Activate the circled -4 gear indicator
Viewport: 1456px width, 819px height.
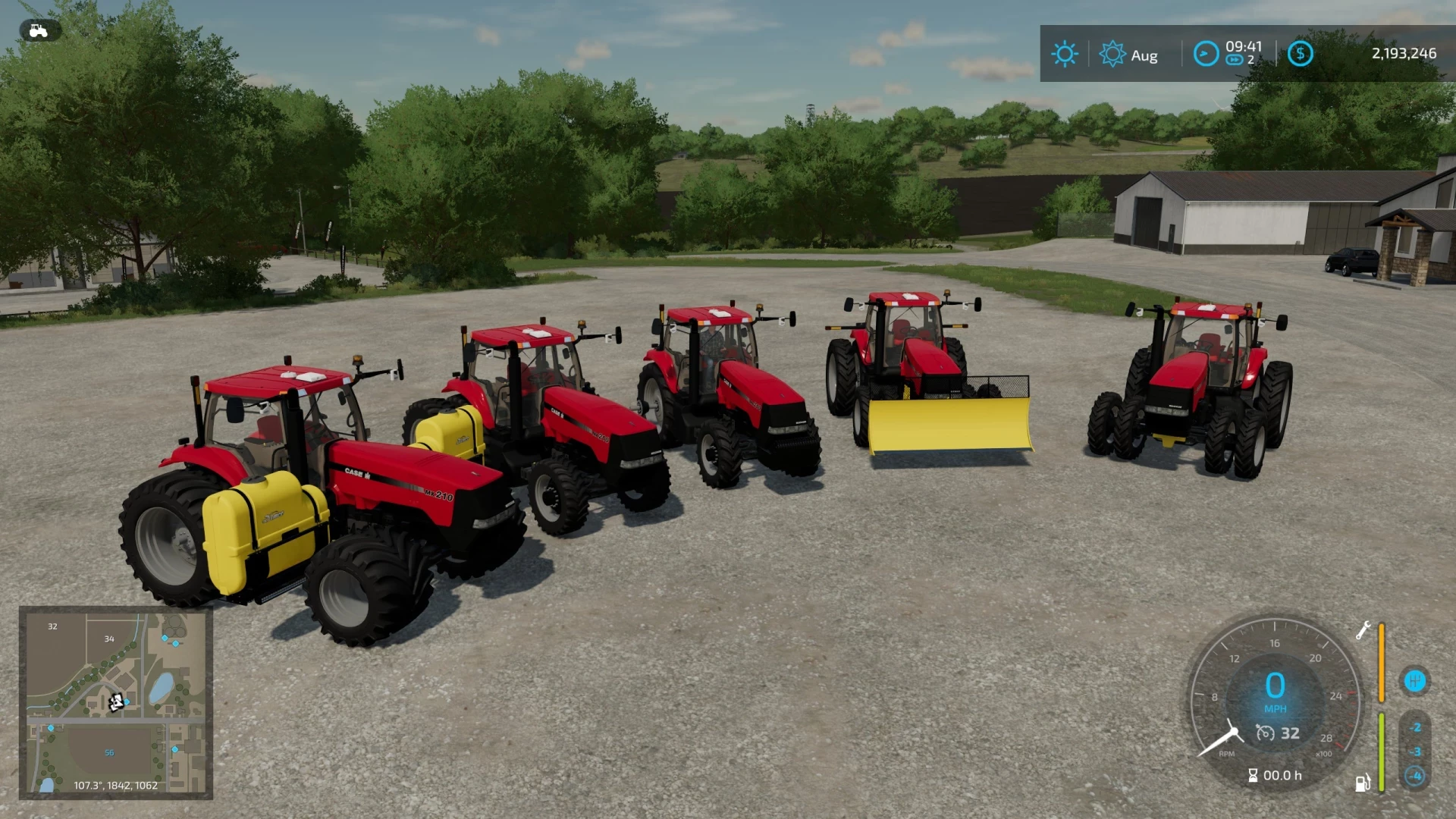pos(1414,776)
